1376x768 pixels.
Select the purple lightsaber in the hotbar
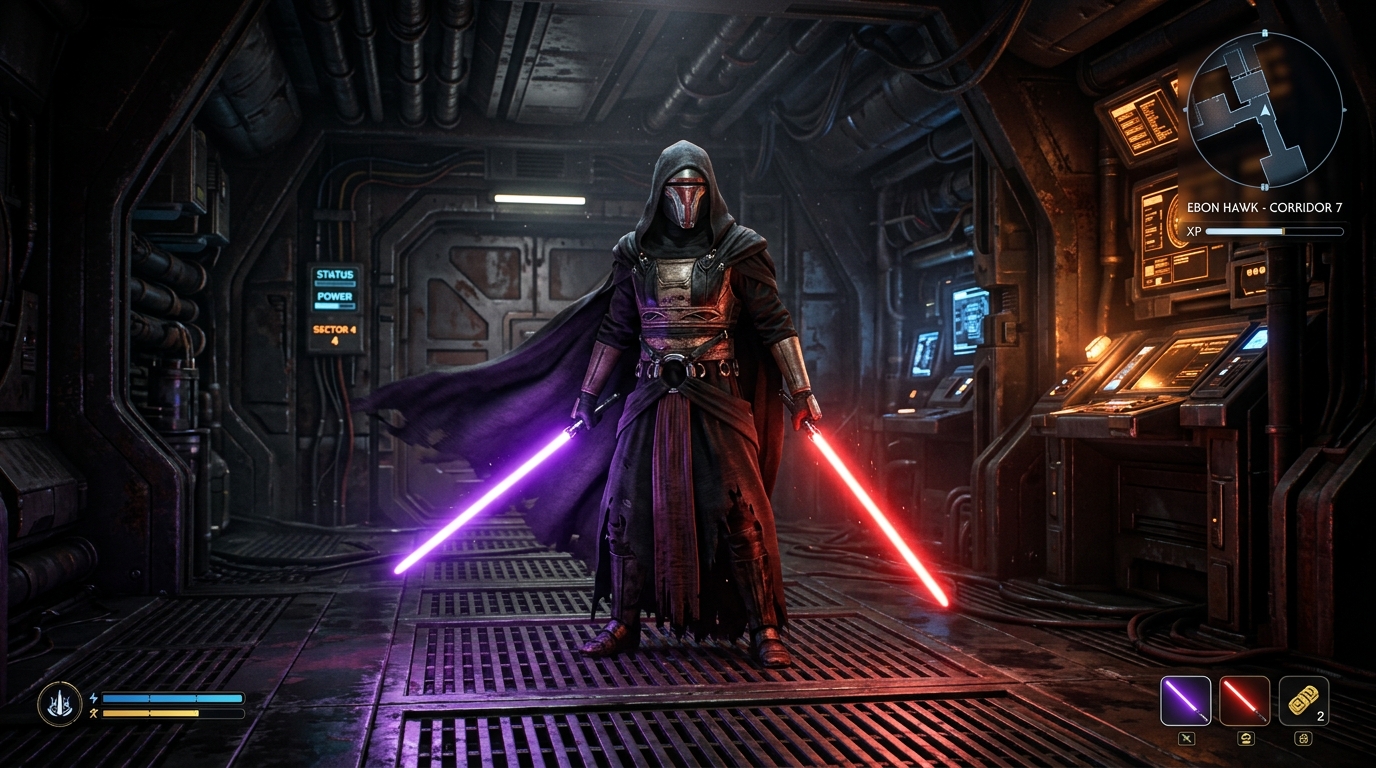(x=1186, y=700)
